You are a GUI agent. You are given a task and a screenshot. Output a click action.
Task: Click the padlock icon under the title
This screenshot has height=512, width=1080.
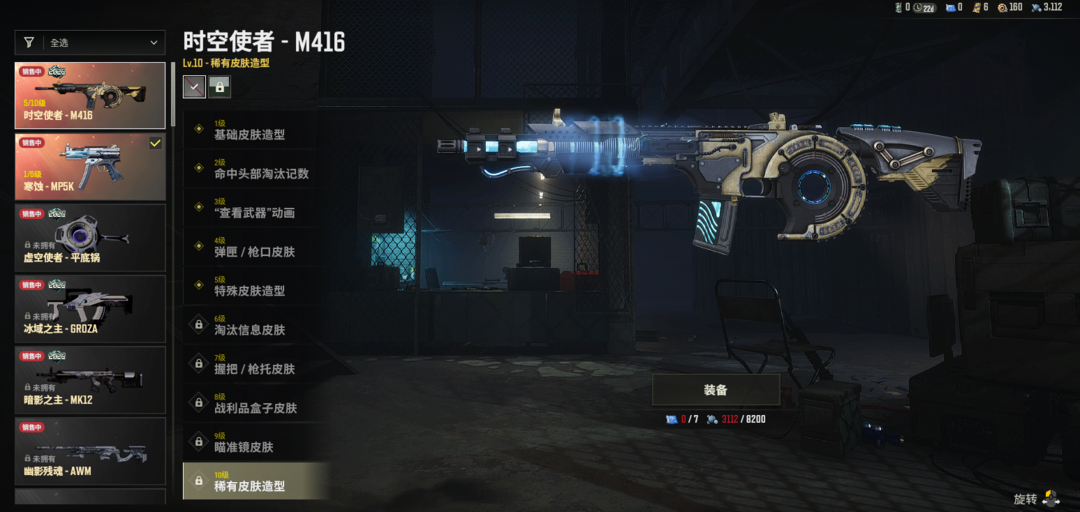219,87
